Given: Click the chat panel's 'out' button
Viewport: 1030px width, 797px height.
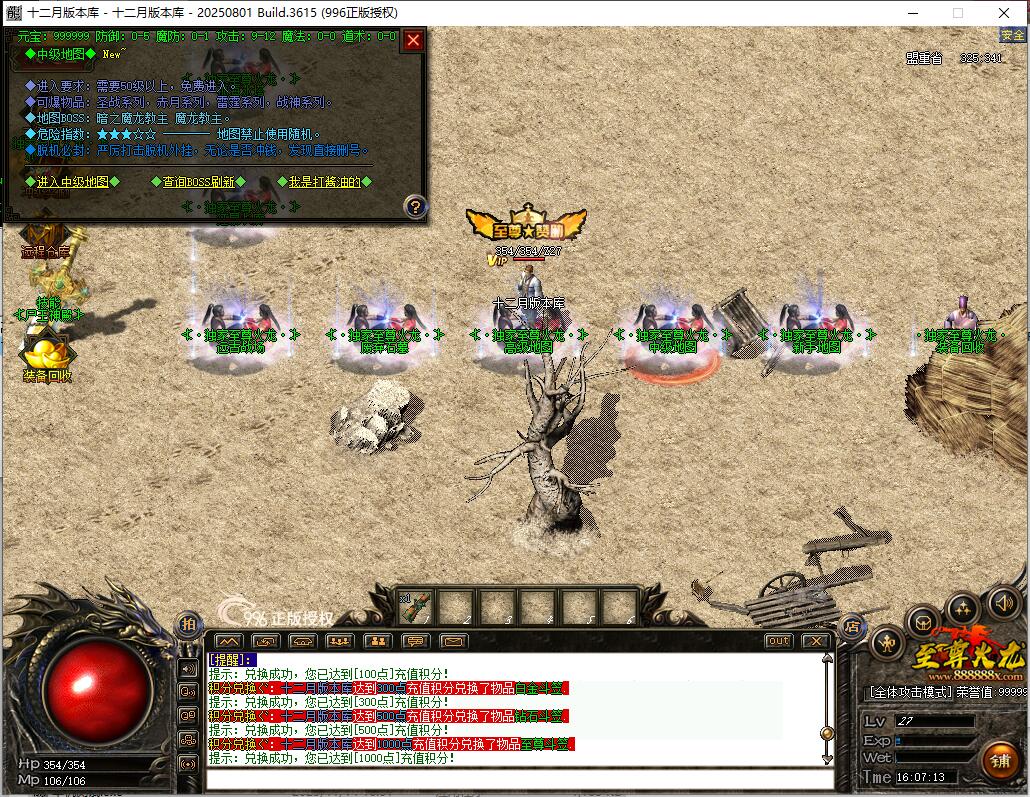Looking at the screenshot, I should [778, 641].
